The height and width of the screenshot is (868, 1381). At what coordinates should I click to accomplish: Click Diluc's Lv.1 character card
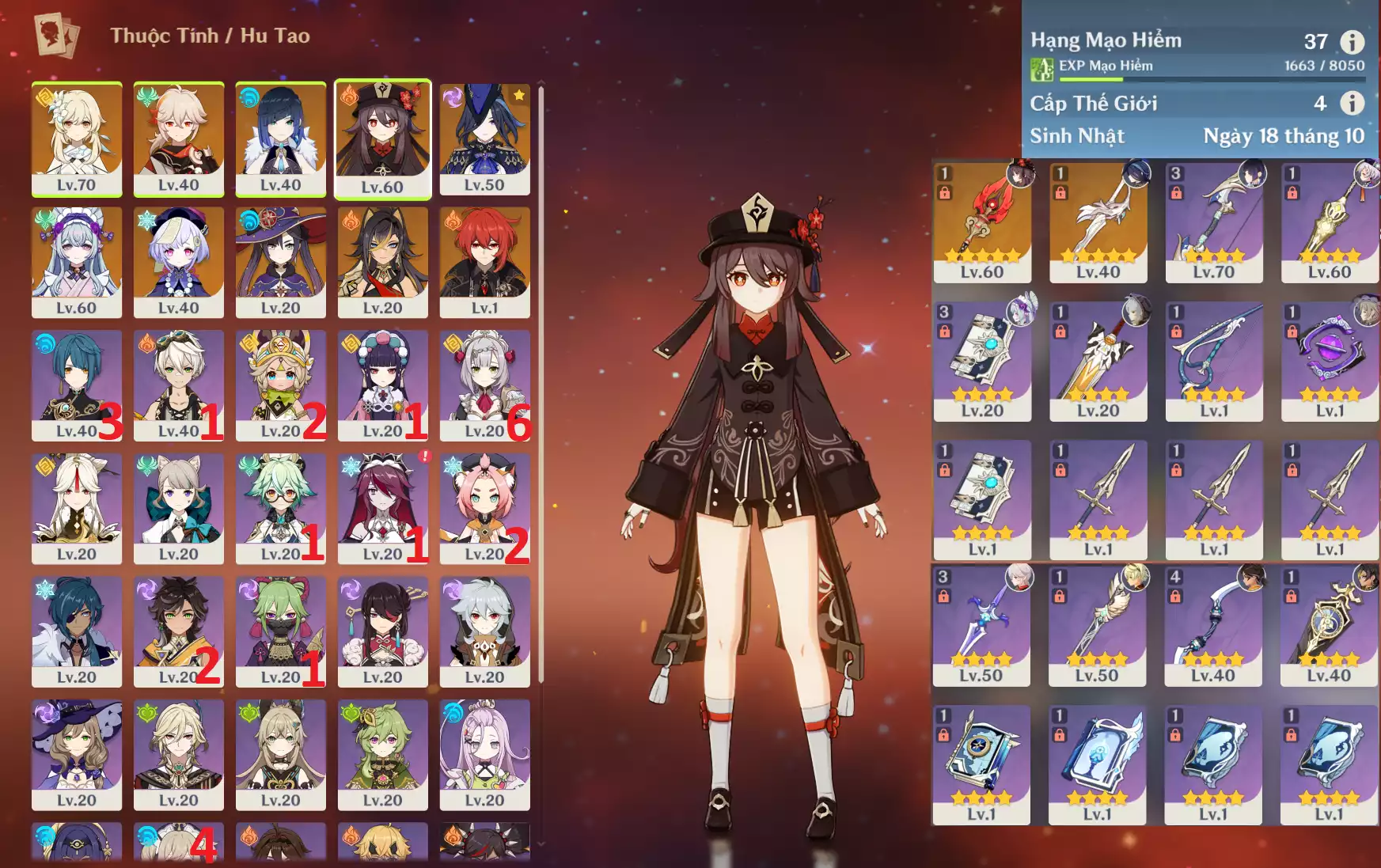point(484,262)
